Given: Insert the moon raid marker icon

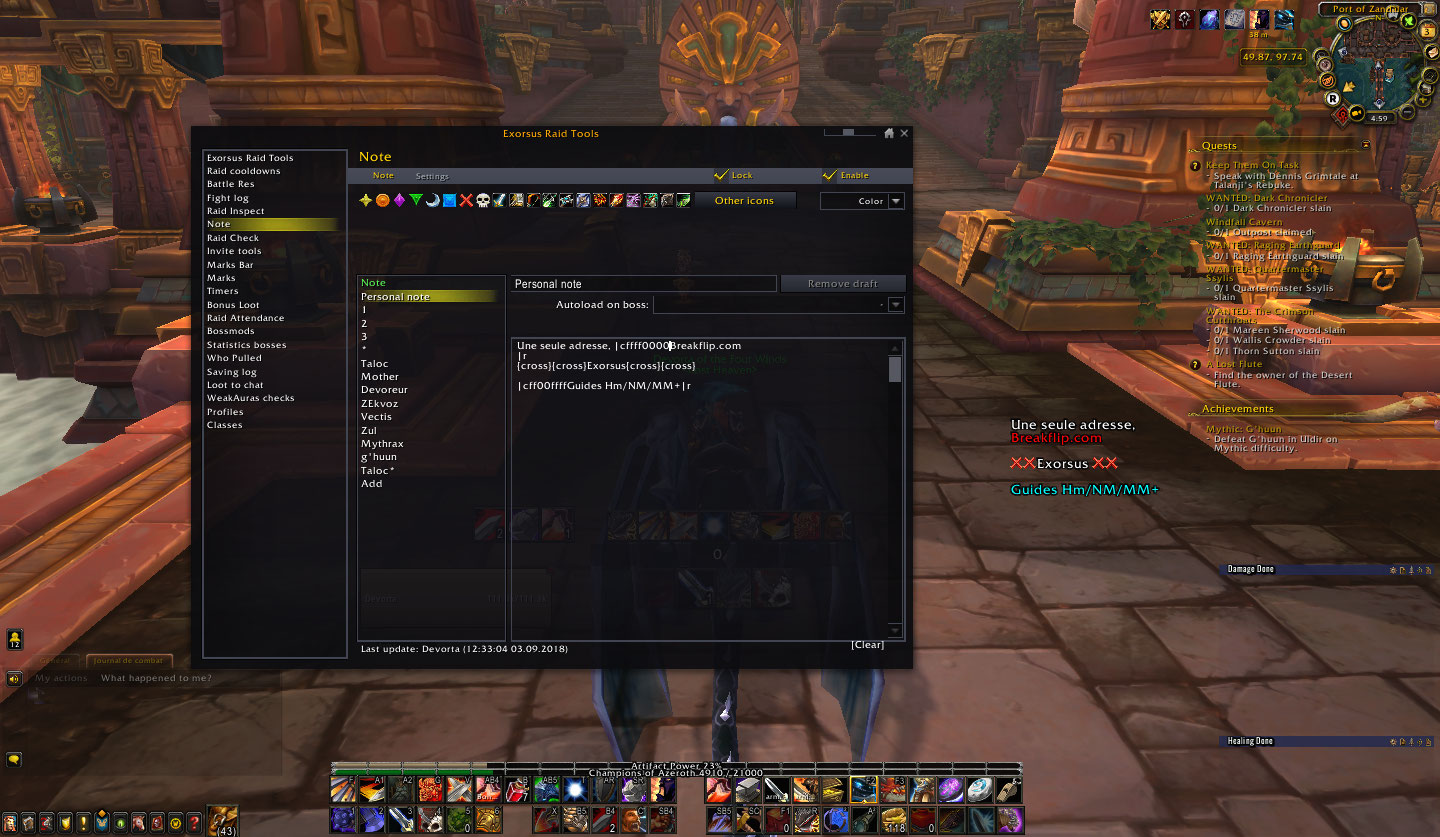Looking at the screenshot, I should point(434,200).
